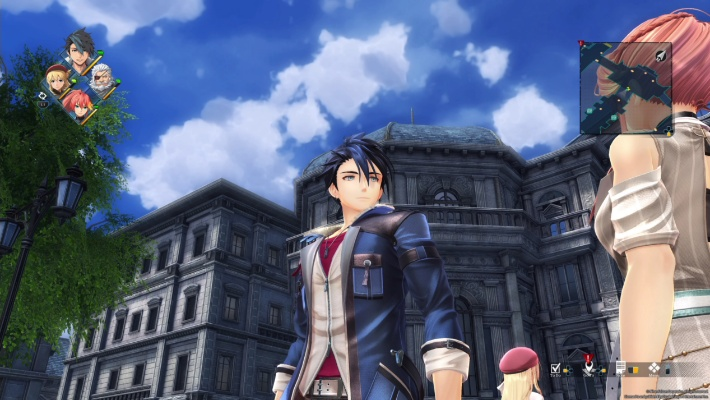Click the compass arrow on the minimap
Viewport: 710px width, 400px height.
click(661, 58)
